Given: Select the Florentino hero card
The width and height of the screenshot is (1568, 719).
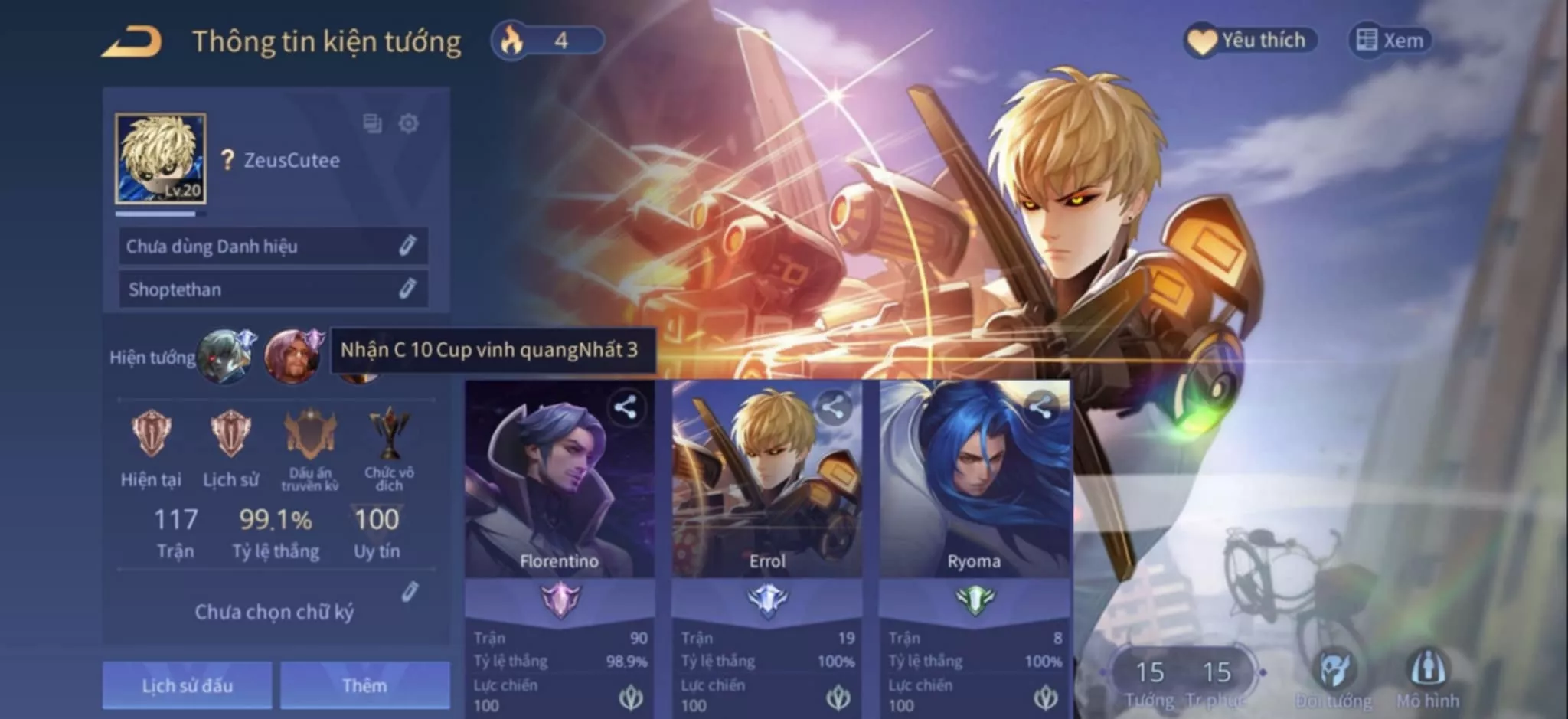Looking at the screenshot, I should coord(559,490).
